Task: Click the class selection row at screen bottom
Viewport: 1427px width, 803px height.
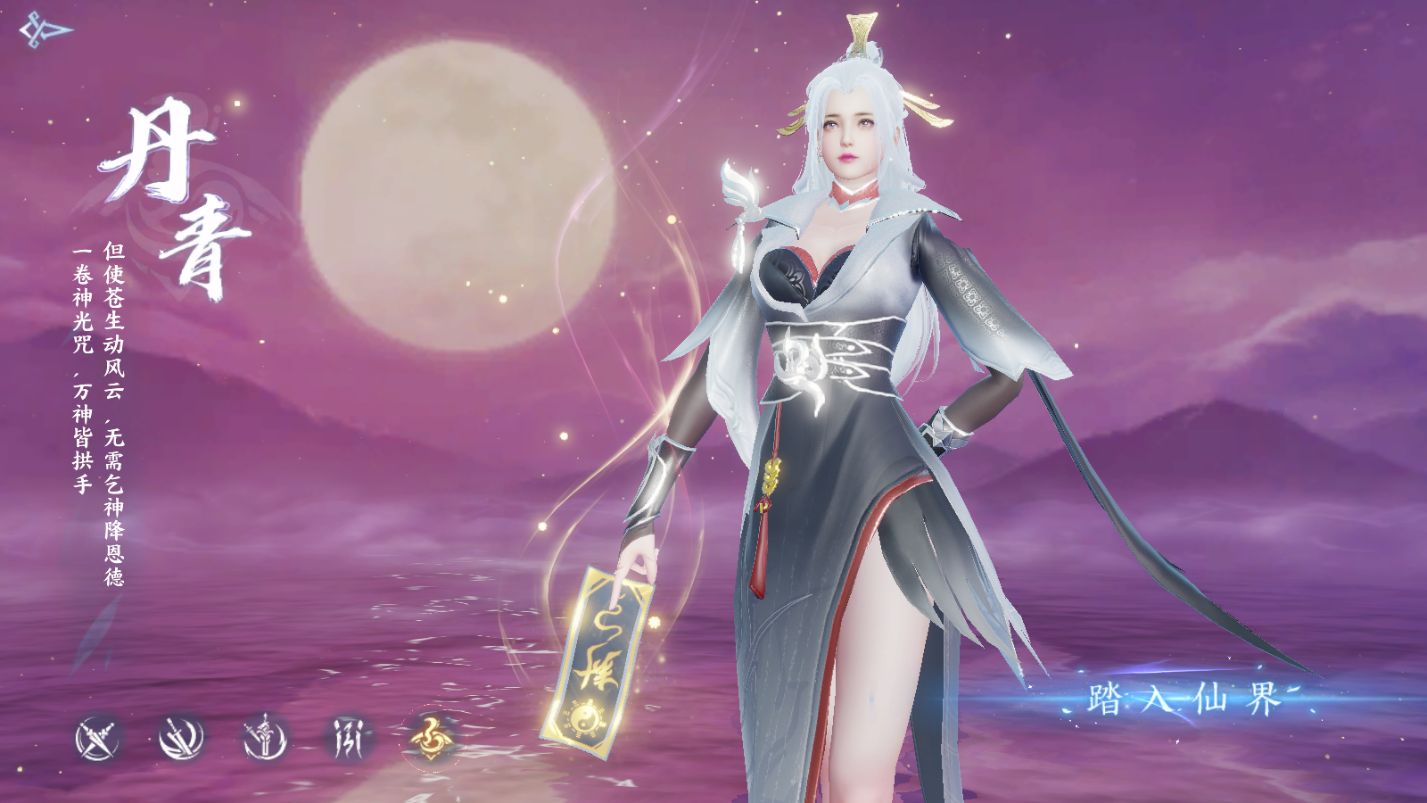Action: [x=265, y=737]
